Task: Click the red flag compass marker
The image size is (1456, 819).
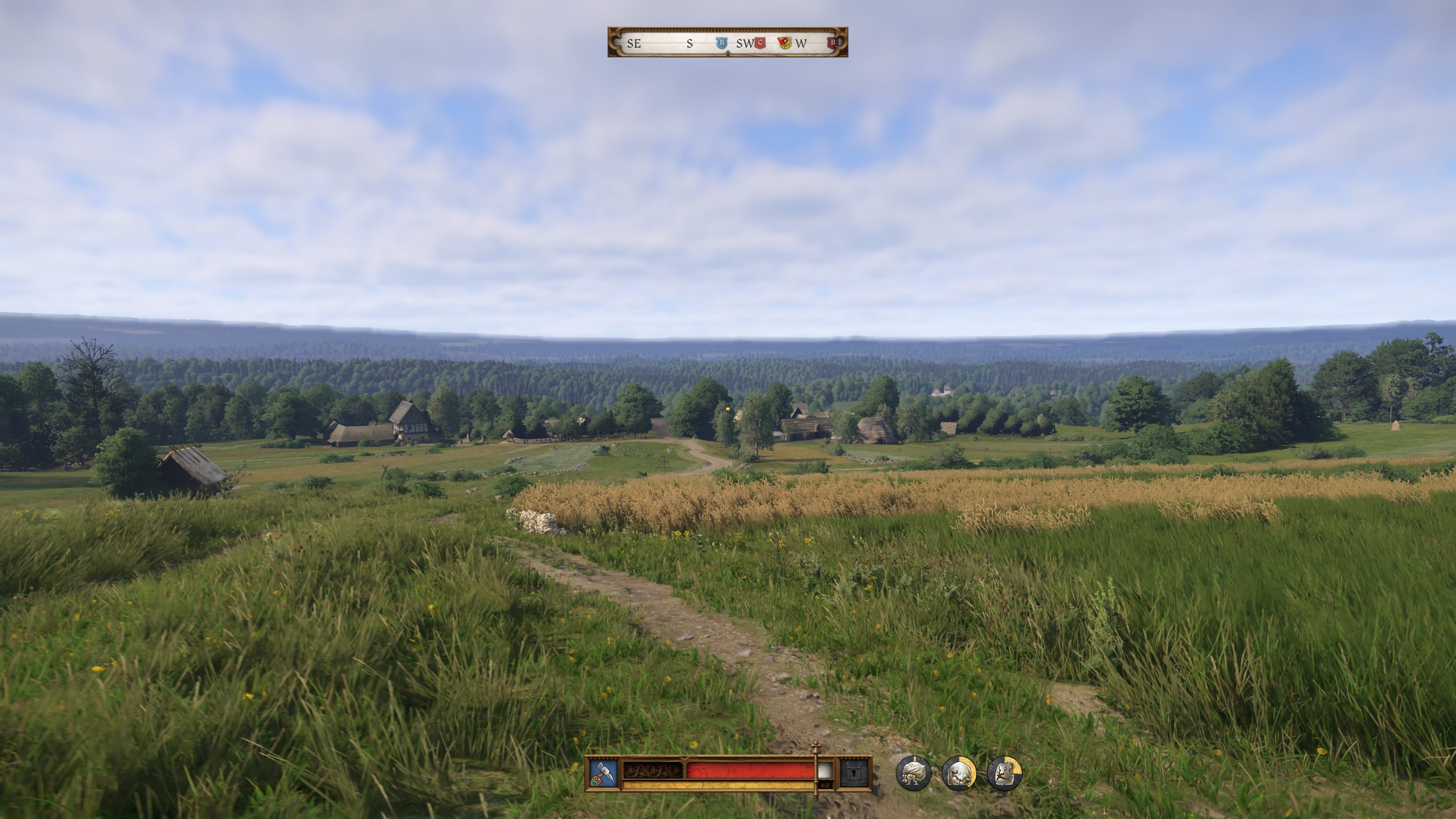Action: coord(784,43)
